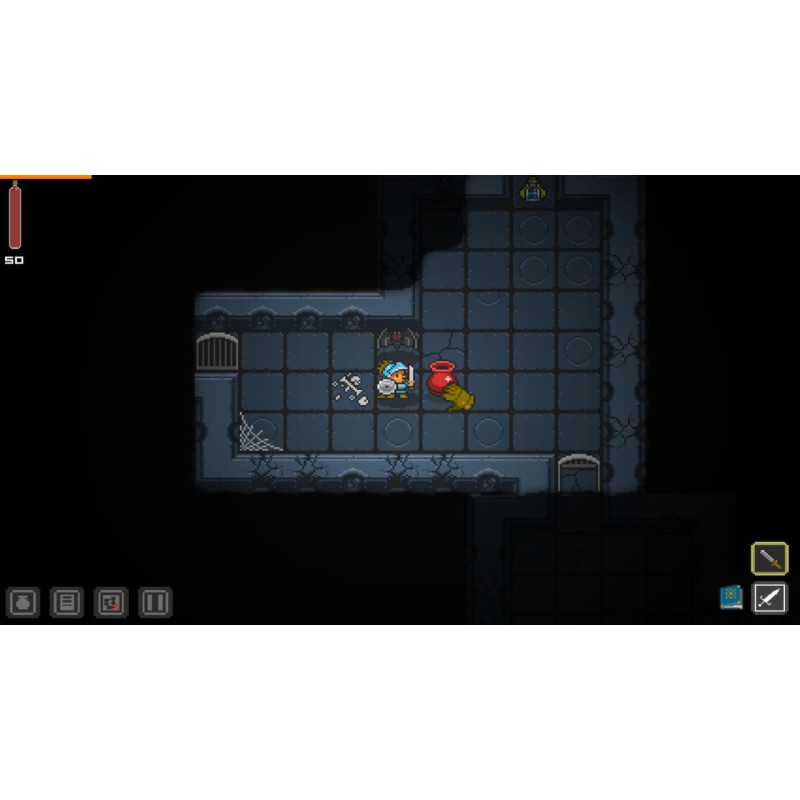Show the dungeon map
Image resolution: width=800 pixels, height=800 pixels.
(x=111, y=602)
